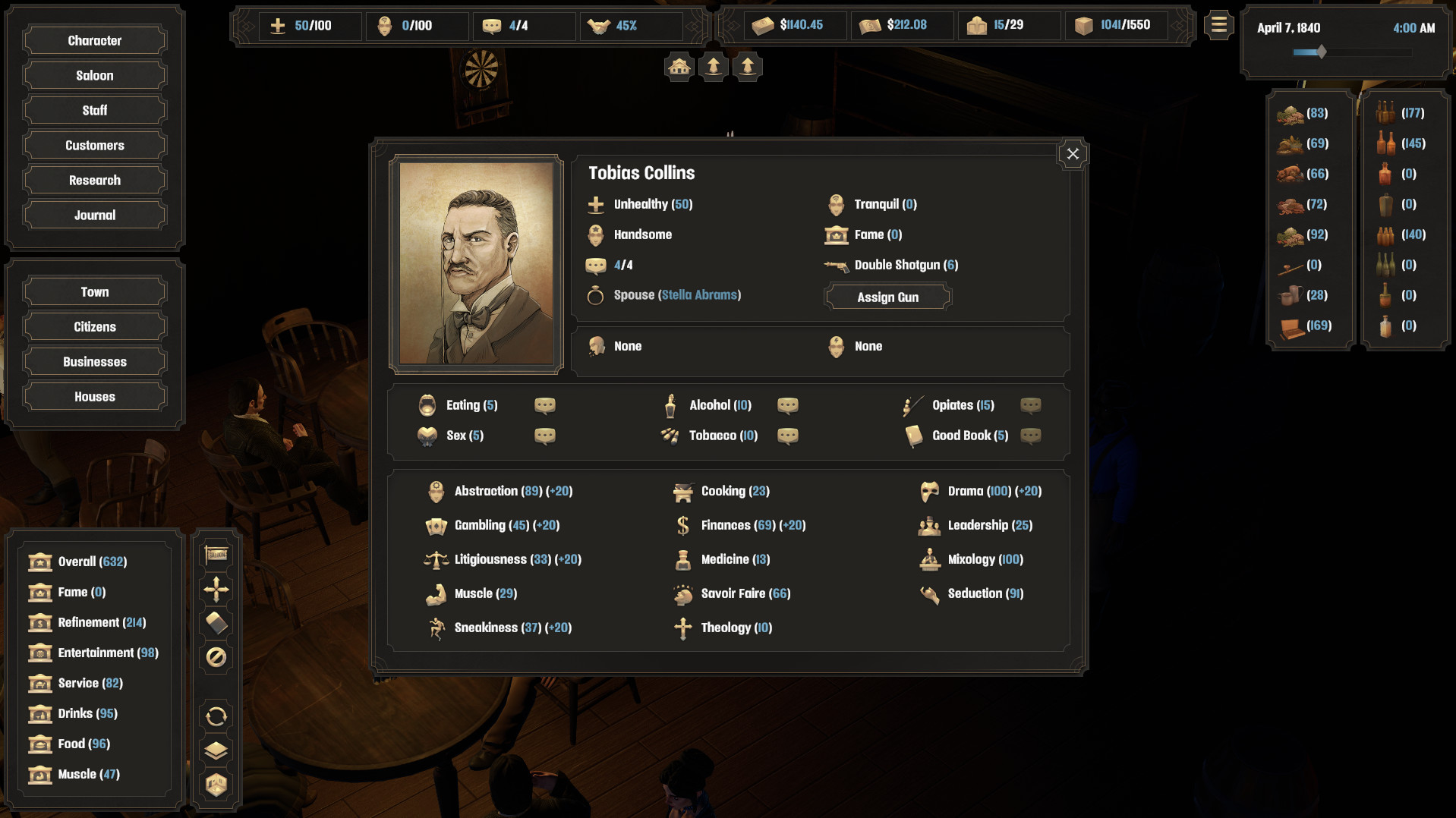
Task: Open spouse Stella Abrams profile
Action: click(698, 295)
